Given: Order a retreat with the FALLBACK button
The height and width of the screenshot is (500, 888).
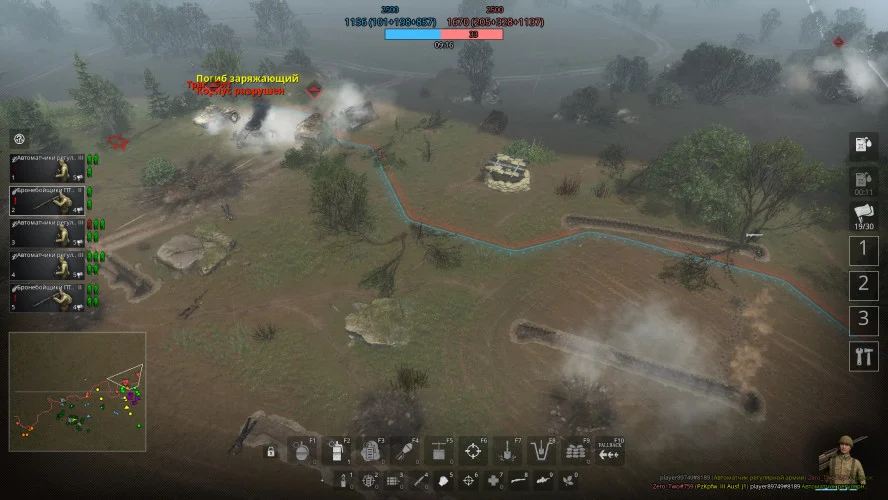Looking at the screenshot, I should [x=609, y=451].
